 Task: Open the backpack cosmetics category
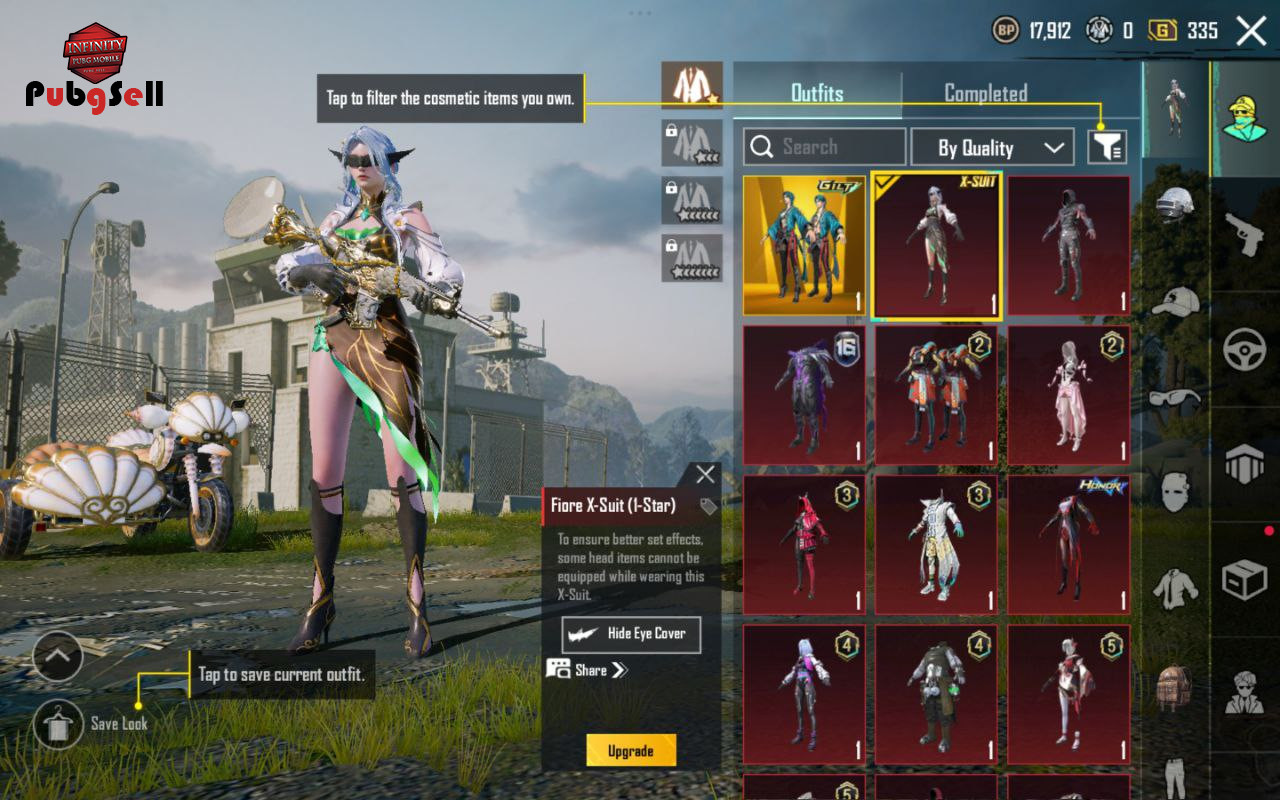[1174, 686]
